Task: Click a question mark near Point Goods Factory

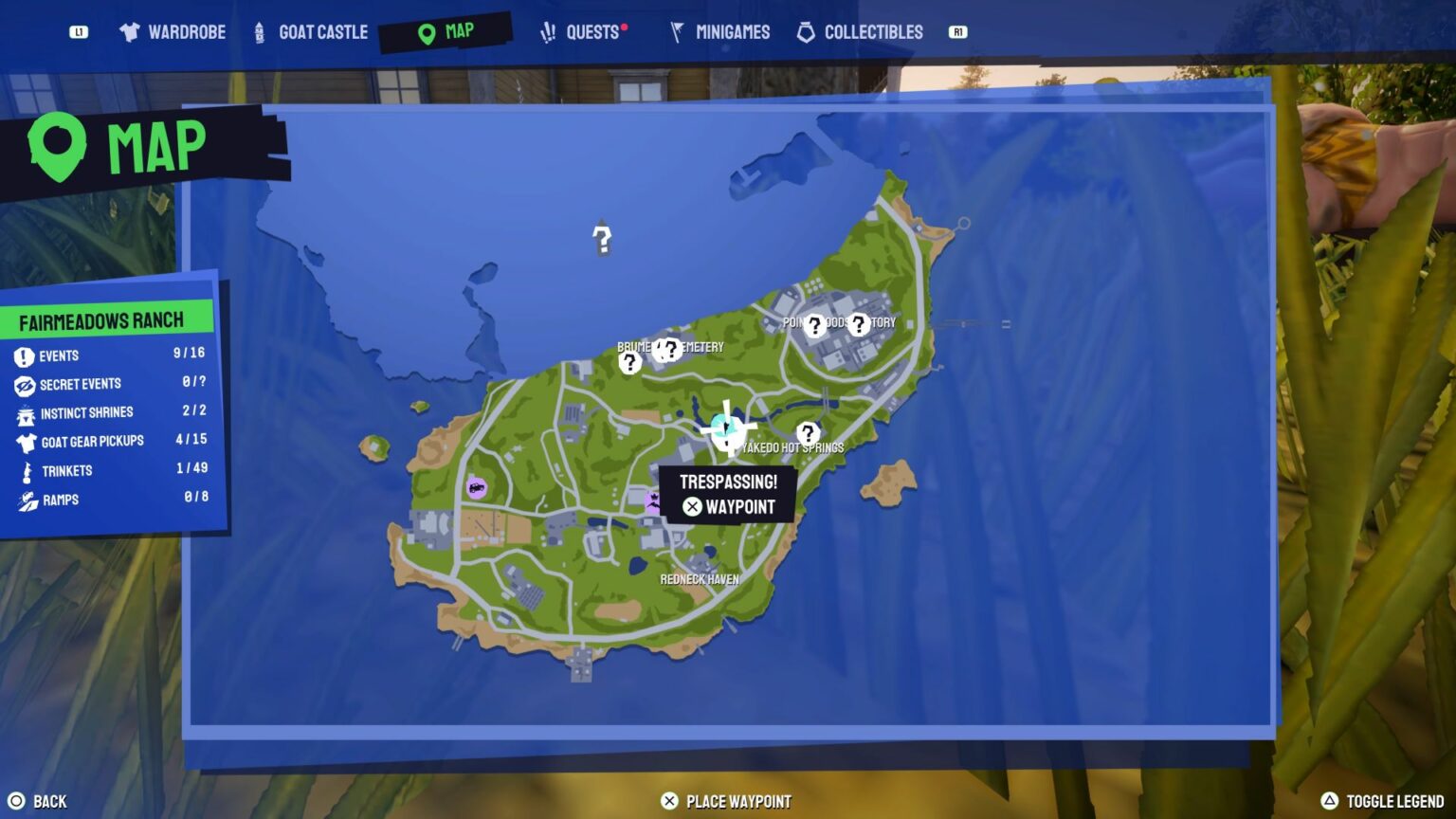Action: [x=814, y=326]
